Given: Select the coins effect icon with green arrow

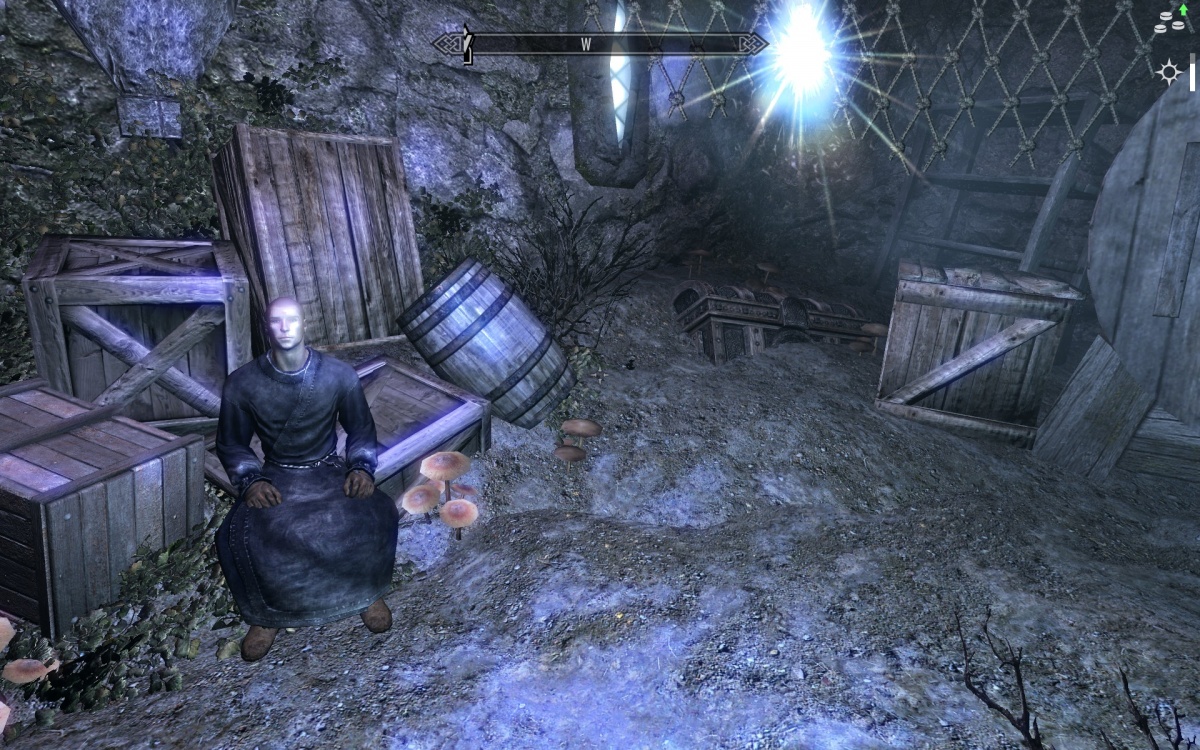Looking at the screenshot, I should pos(1169,20).
